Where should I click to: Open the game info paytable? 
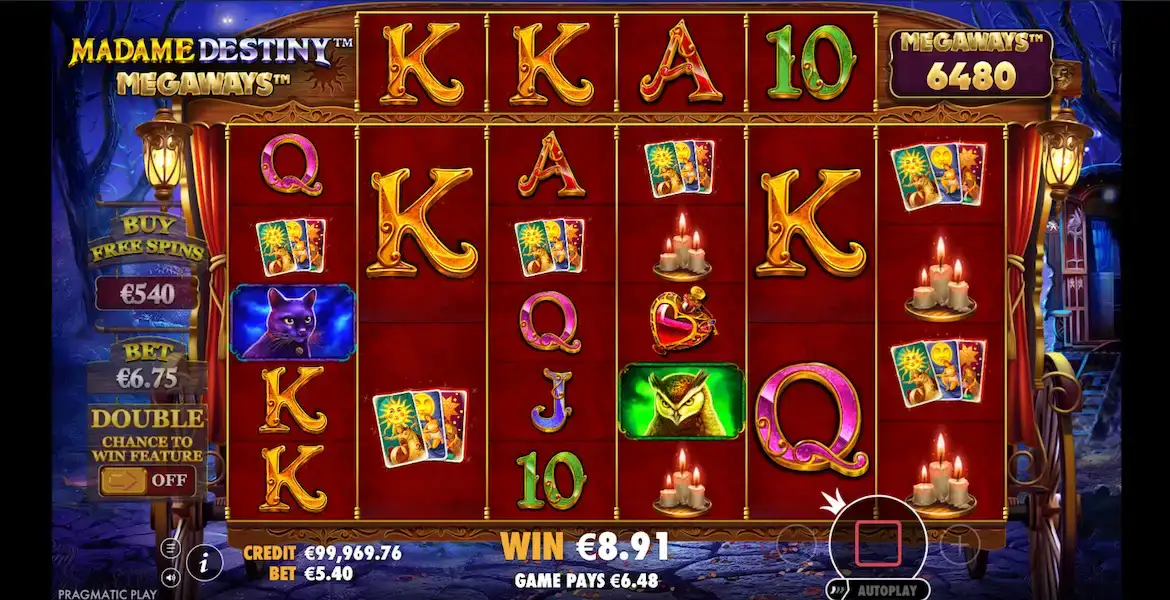coord(204,564)
